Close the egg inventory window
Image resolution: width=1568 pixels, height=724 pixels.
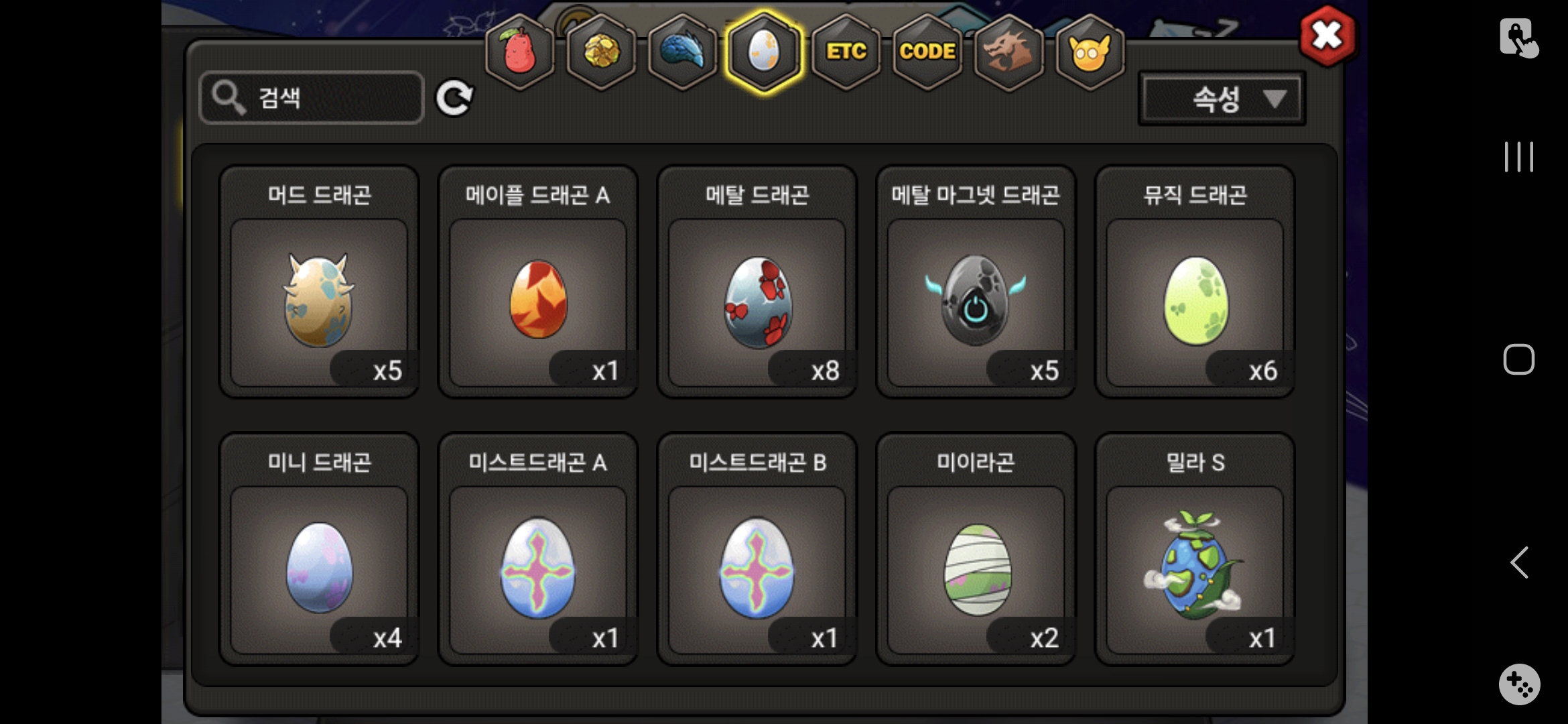pyautogui.click(x=1327, y=37)
